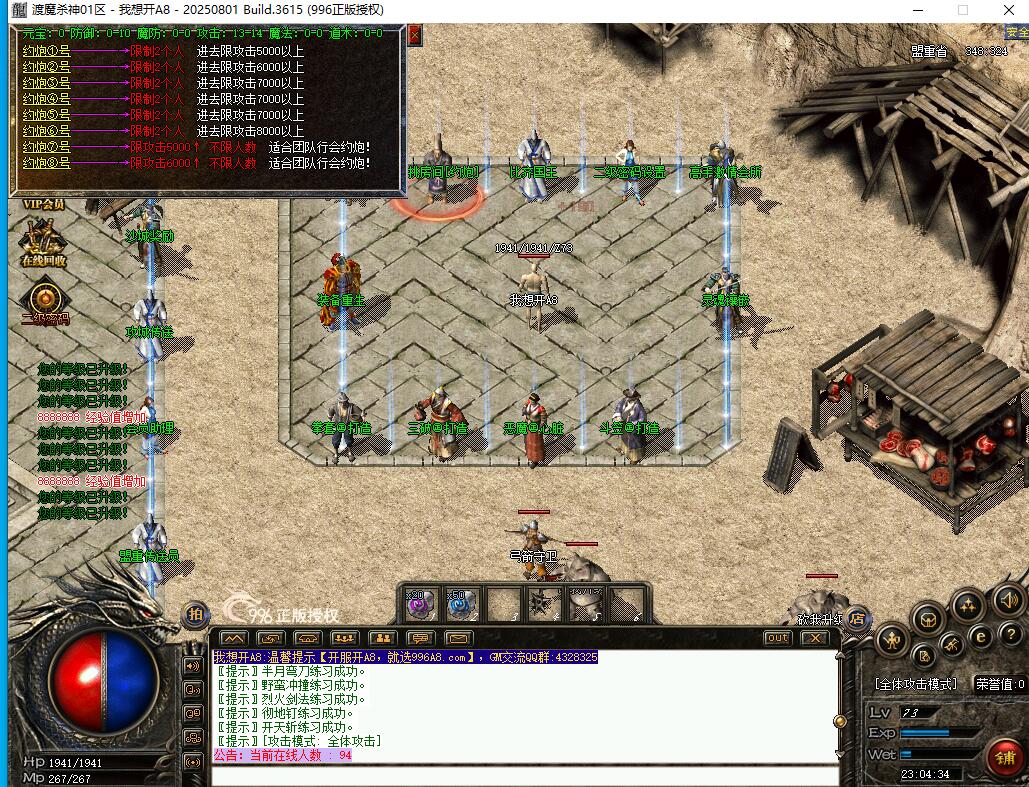
Task: Click the round 'e' button
Action: point(982,634)
